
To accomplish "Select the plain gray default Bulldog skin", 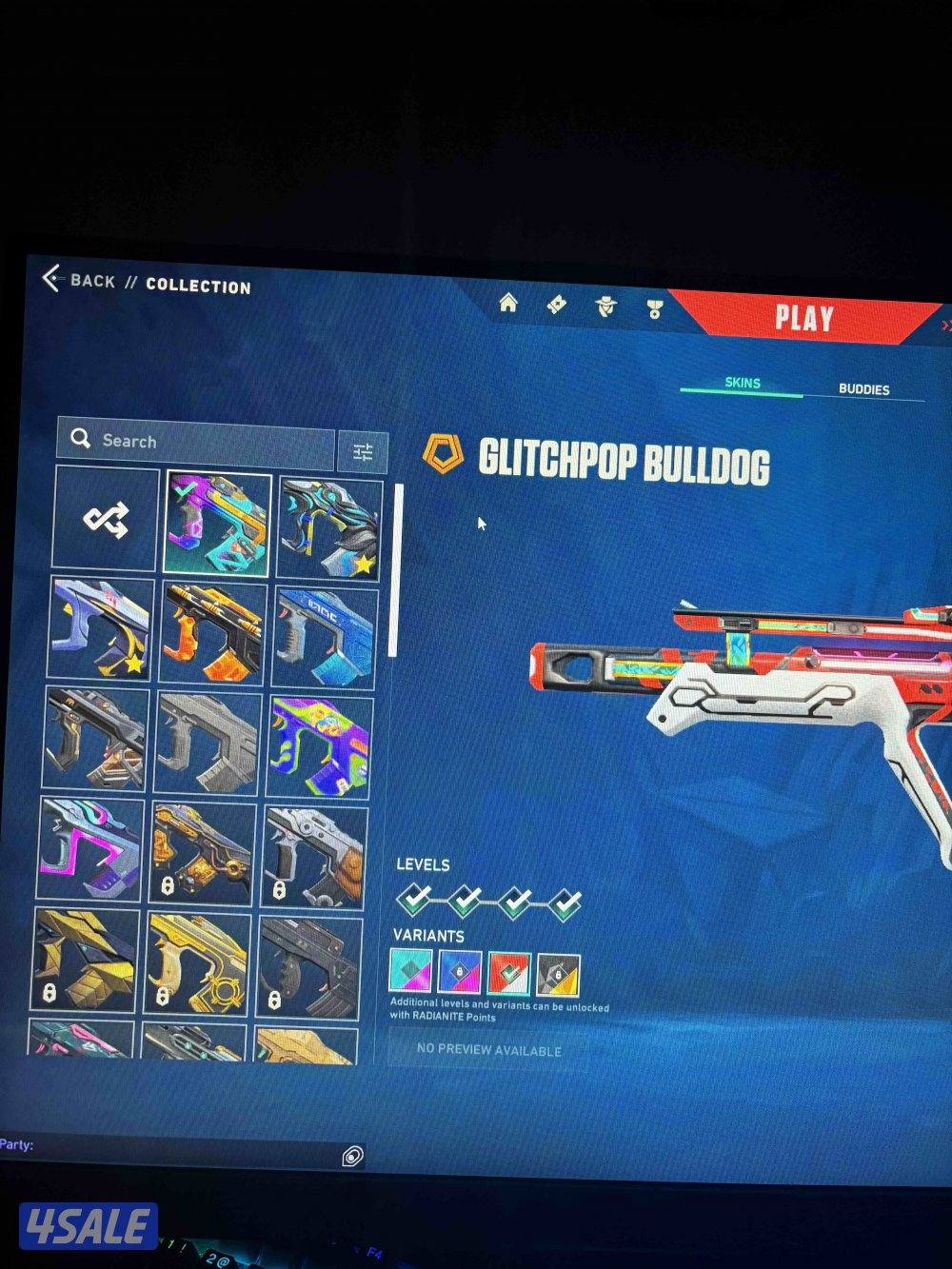I will [207, 744].
